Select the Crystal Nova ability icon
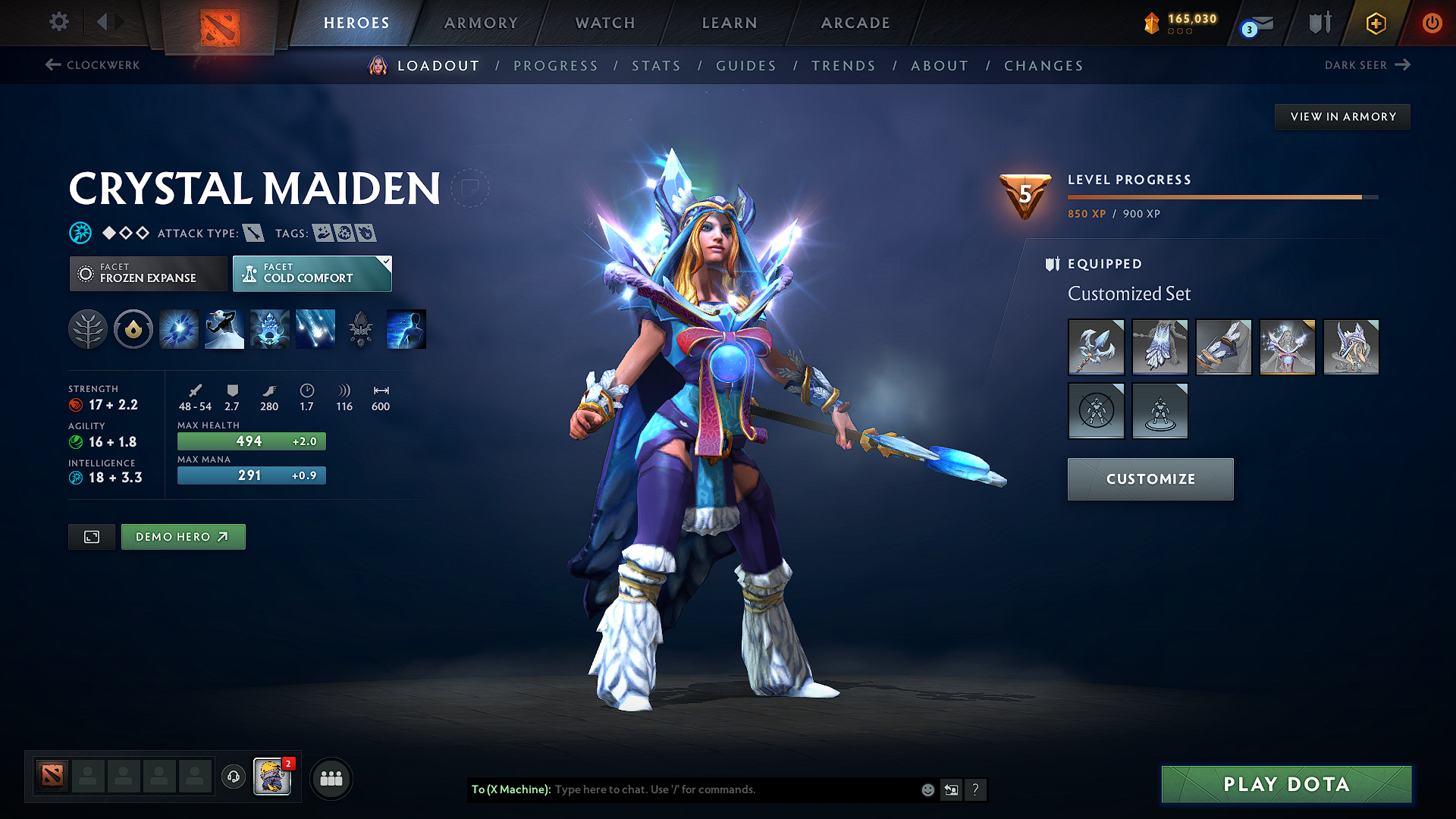This screenshot has width=1456, height=819. point(178,328)
